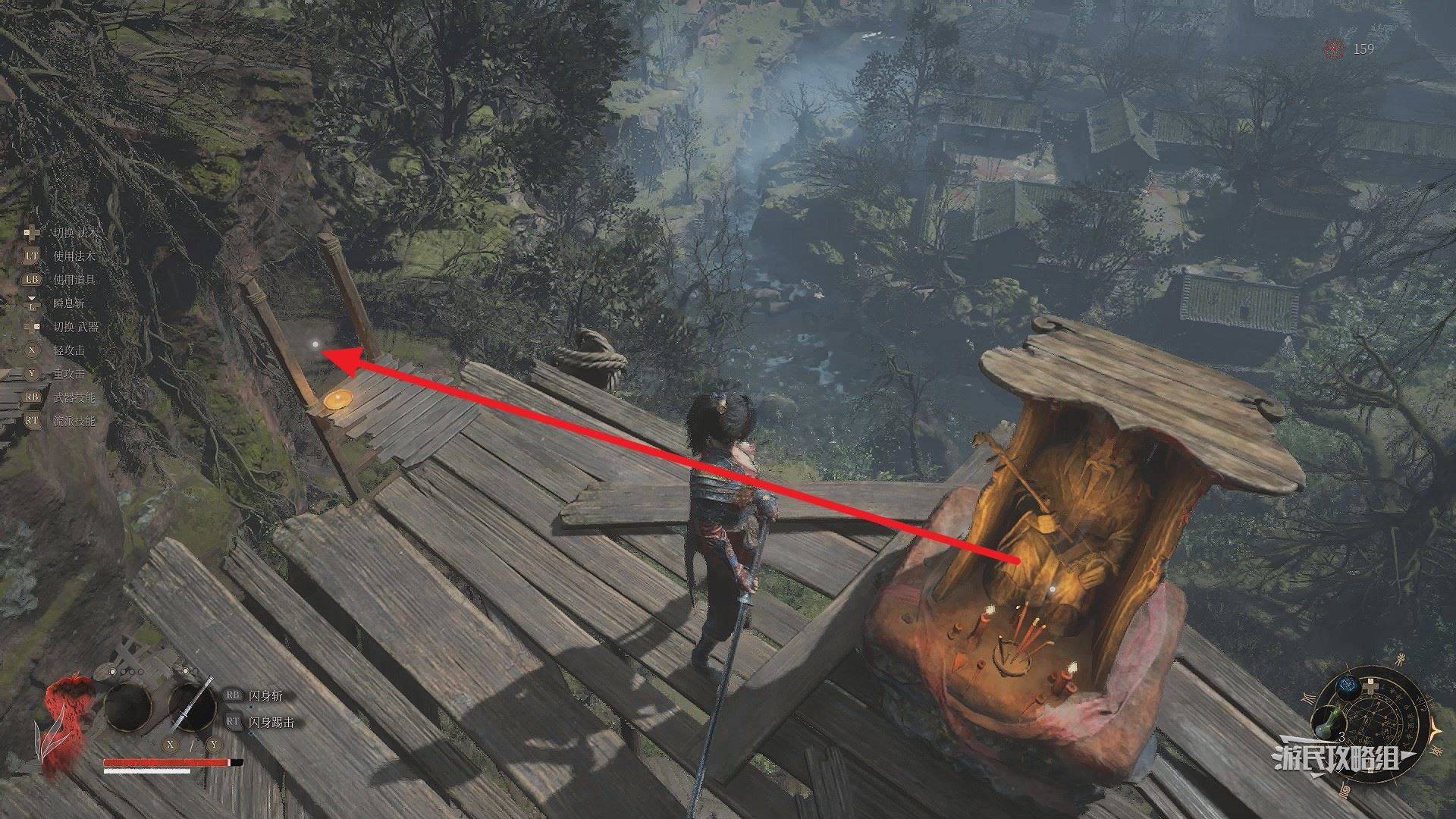
Task: Click the empty spell slot circle
Action: pyautogui.click(x=128, y=708)
